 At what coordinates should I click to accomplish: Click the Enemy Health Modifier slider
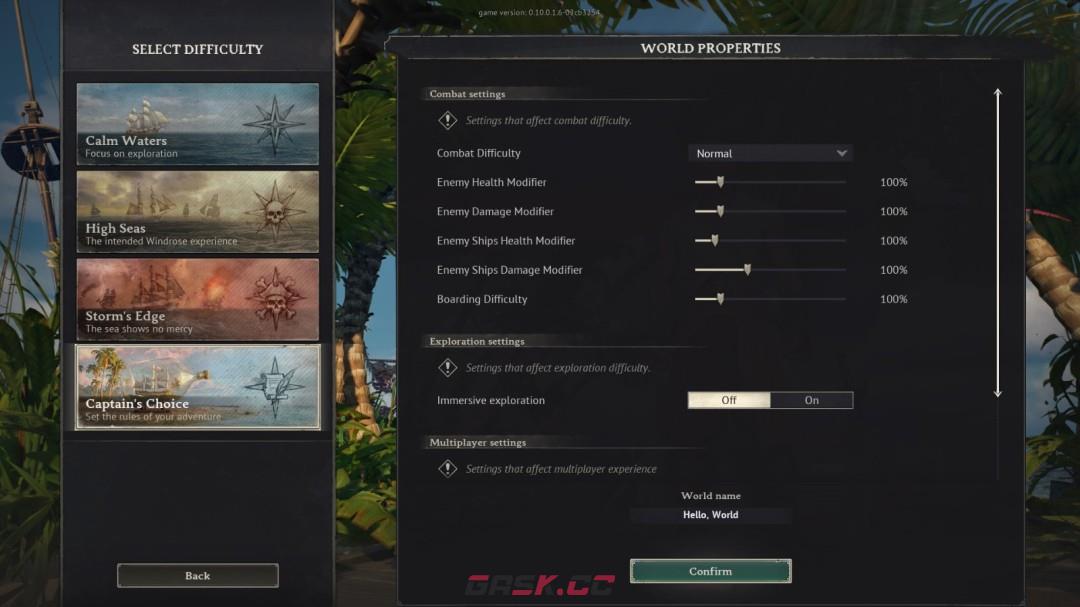click(720, 182)
